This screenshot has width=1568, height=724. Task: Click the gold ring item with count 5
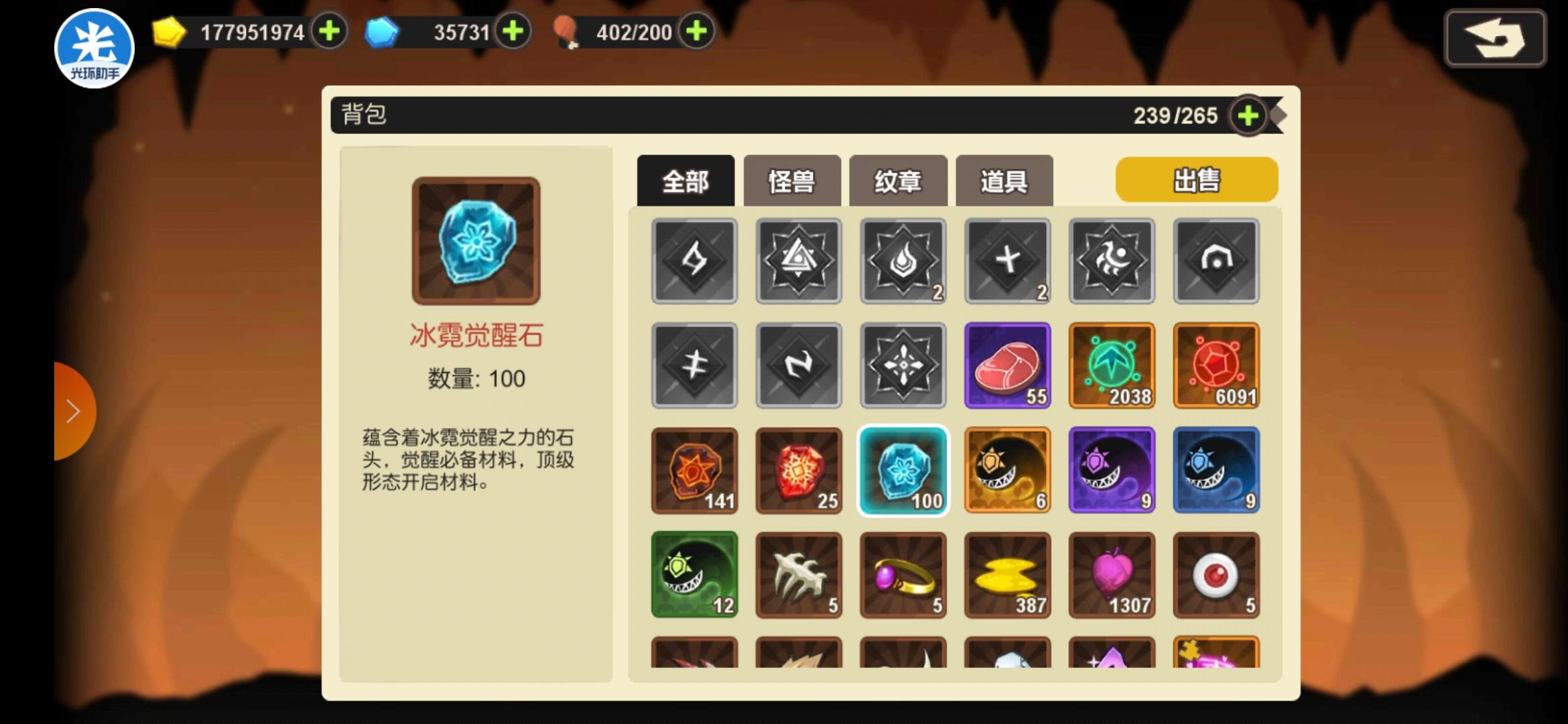[x=903, y=575]
